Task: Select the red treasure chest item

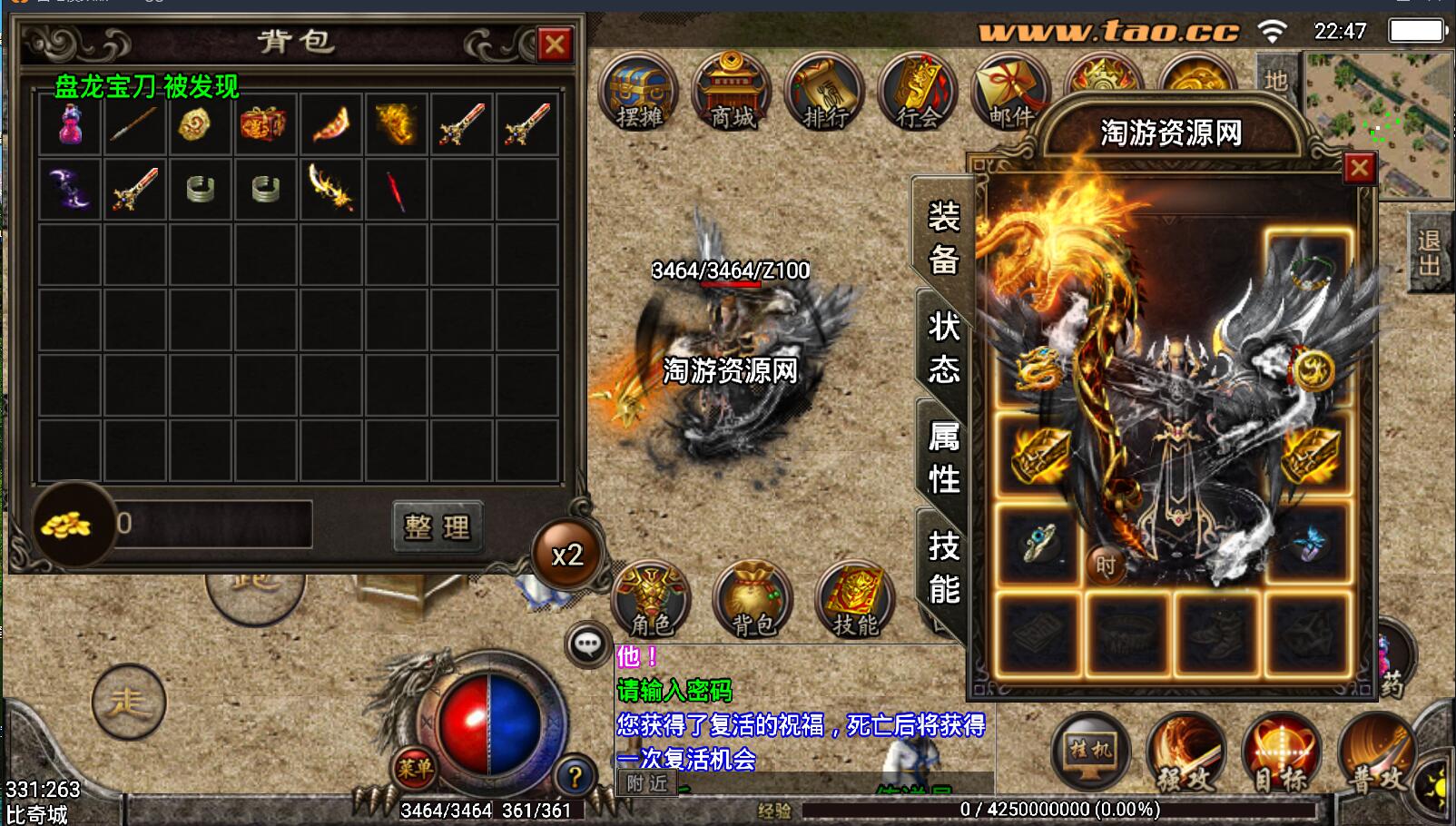Action: click(x=263, y=124)
